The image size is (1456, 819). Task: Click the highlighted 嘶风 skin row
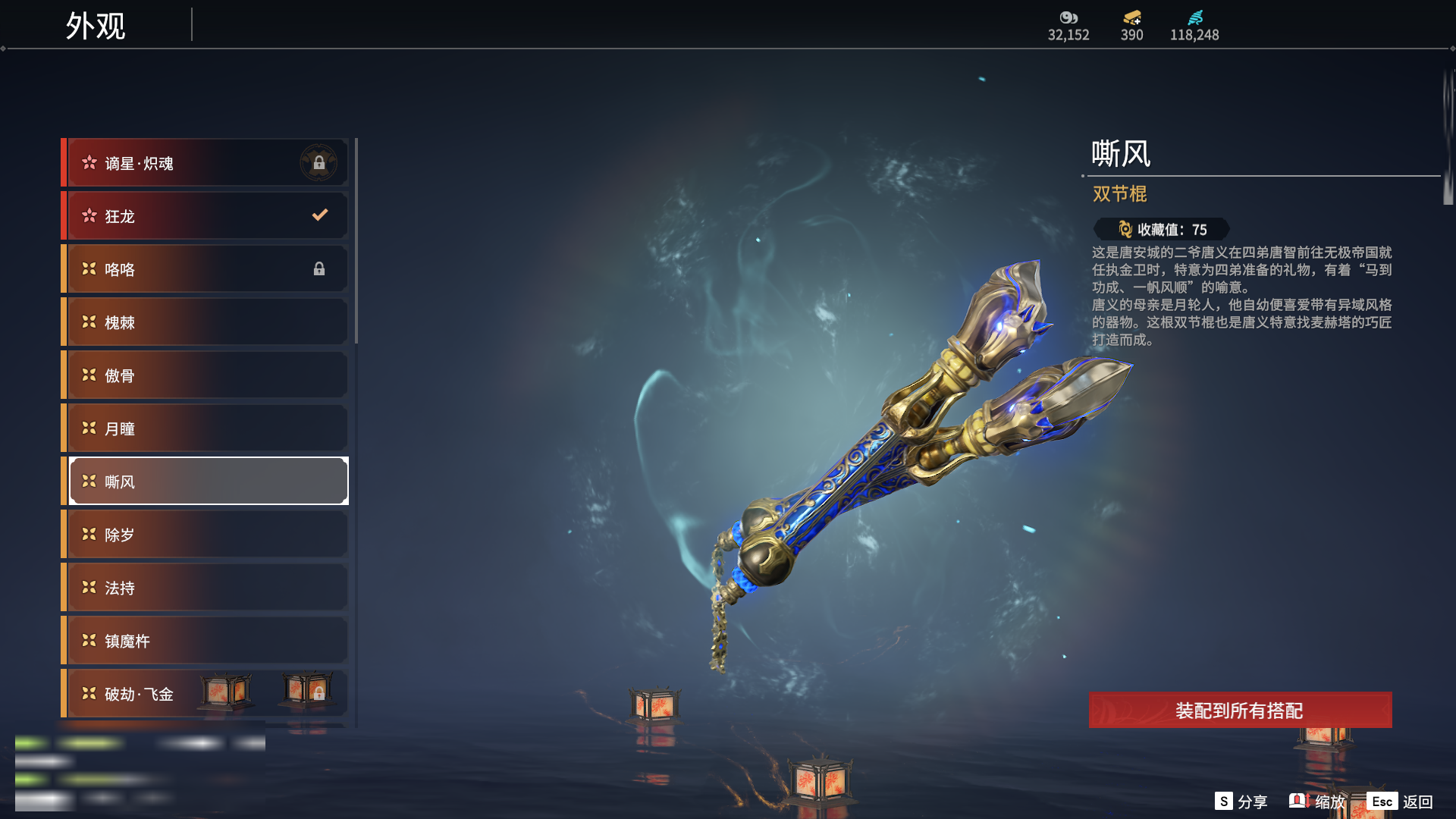(206, 482)
